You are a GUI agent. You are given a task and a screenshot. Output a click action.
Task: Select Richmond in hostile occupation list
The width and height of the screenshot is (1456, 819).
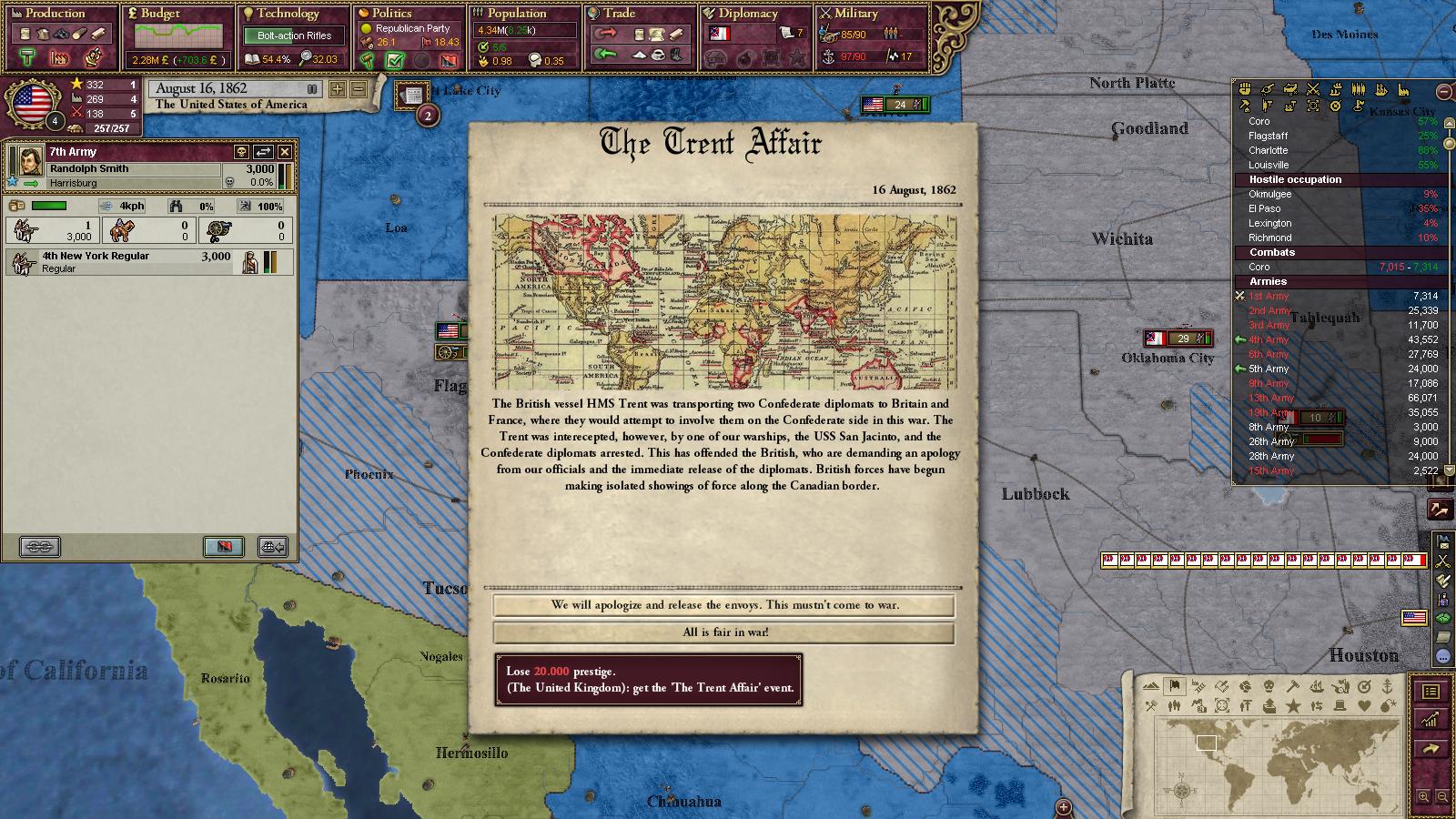[x=1269, y=238]
